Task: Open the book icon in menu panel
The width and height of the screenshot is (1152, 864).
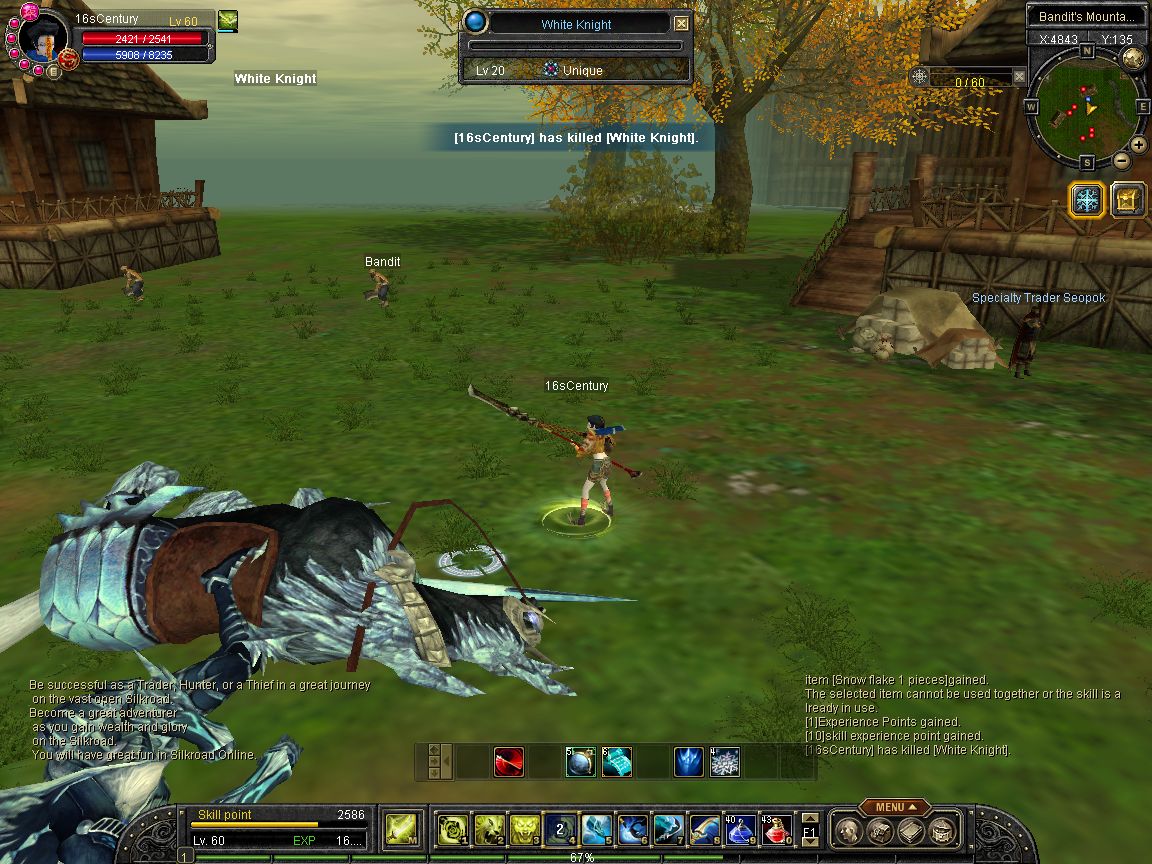Action: 909,830
